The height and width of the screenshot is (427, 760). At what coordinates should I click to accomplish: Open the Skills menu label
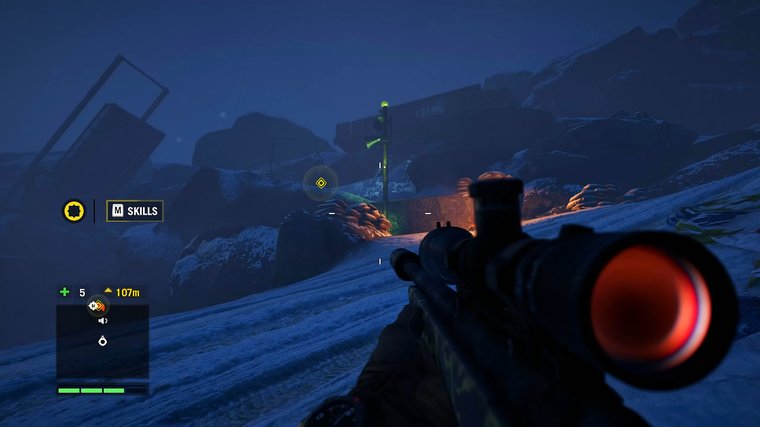click(x=135, y=211)
